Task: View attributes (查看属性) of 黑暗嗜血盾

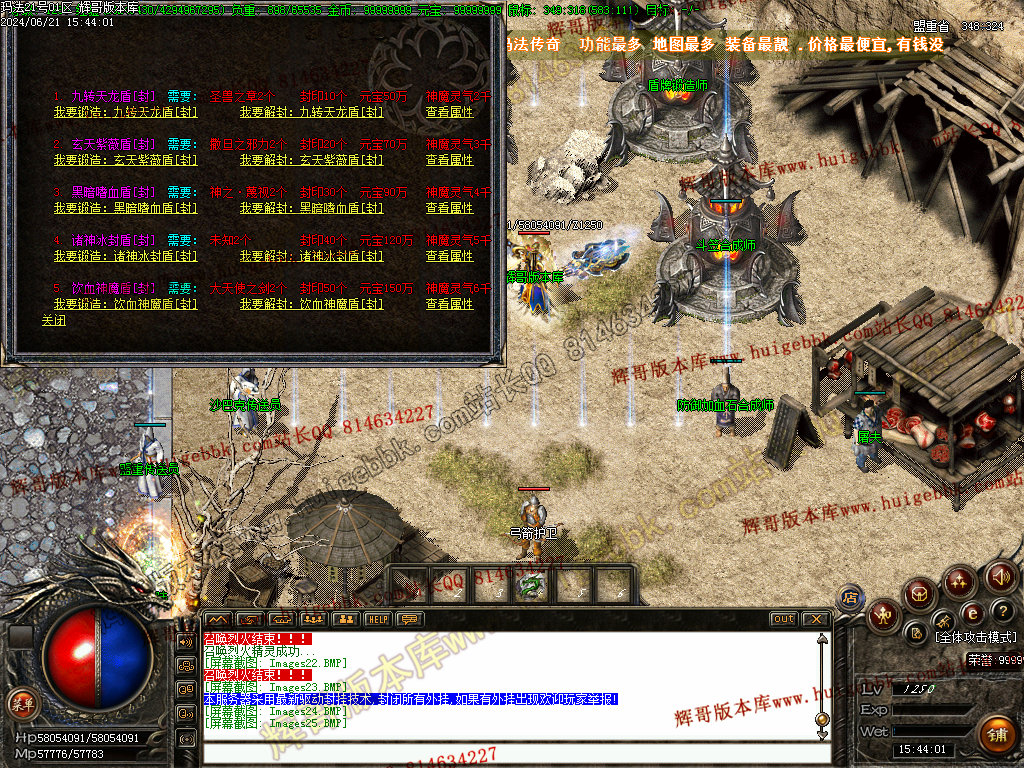Action: pos(449,208)
